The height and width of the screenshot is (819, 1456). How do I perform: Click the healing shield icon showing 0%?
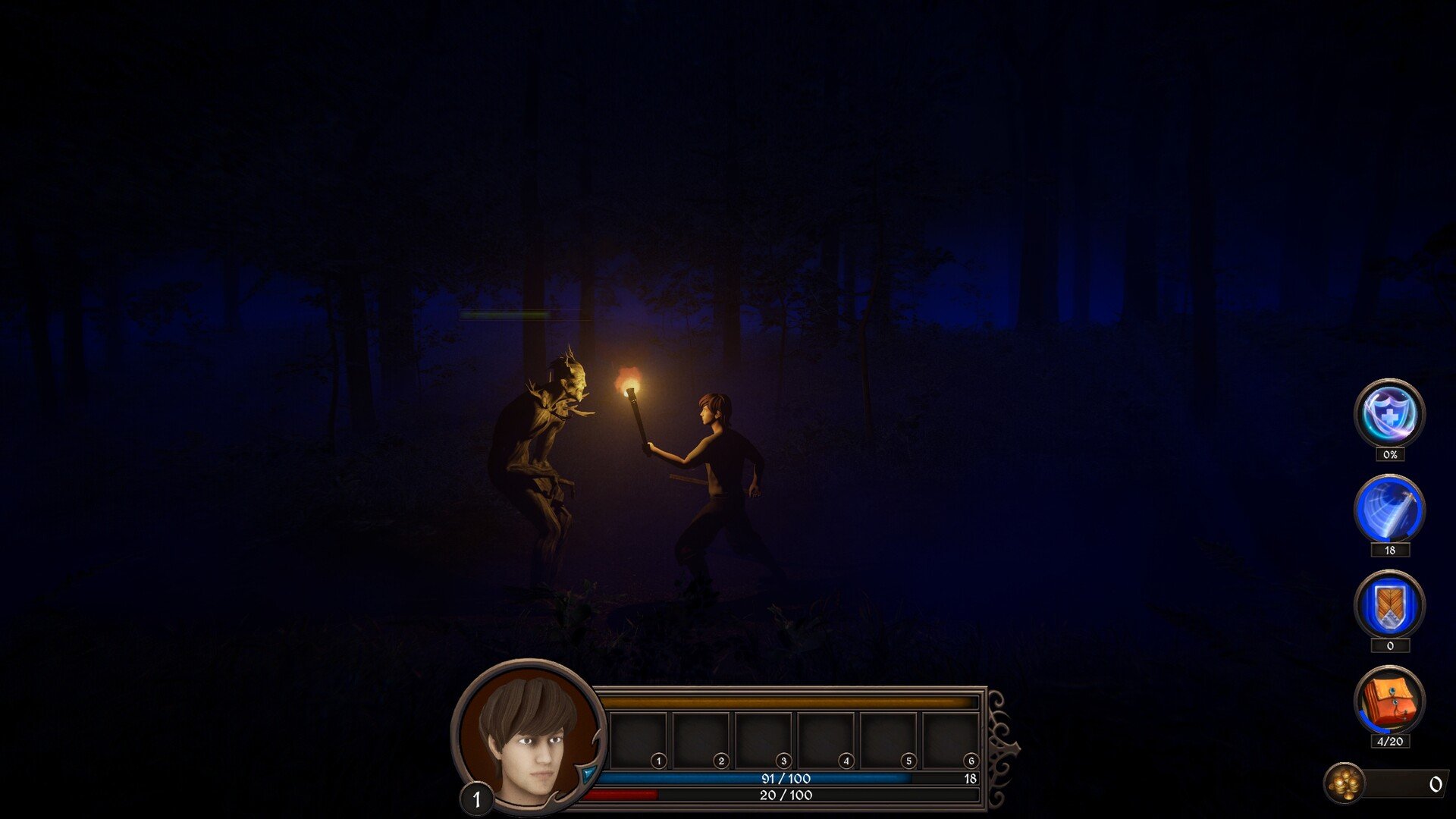[1389, 414]
